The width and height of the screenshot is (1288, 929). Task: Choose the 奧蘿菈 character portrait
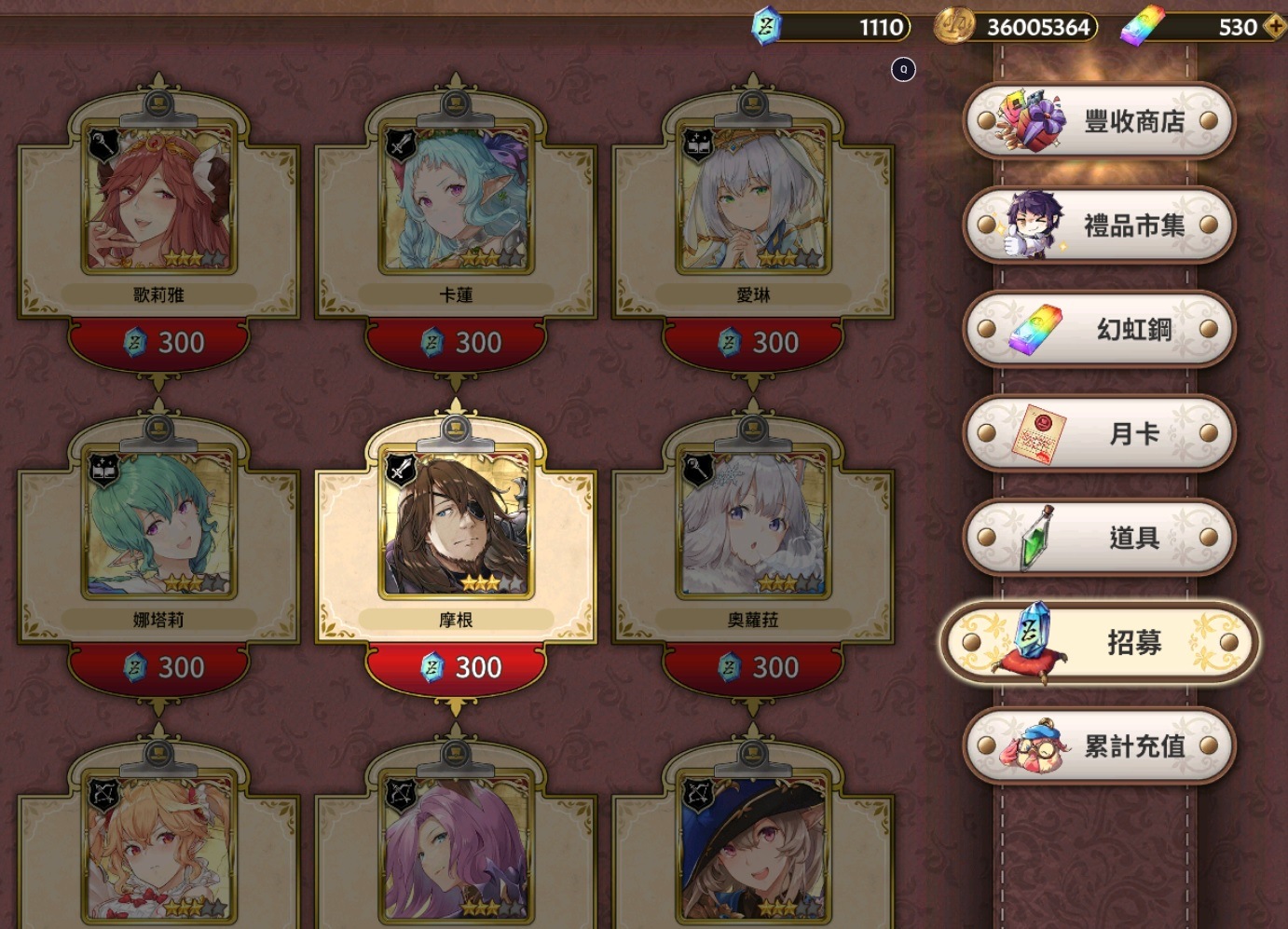click(753, 524)
